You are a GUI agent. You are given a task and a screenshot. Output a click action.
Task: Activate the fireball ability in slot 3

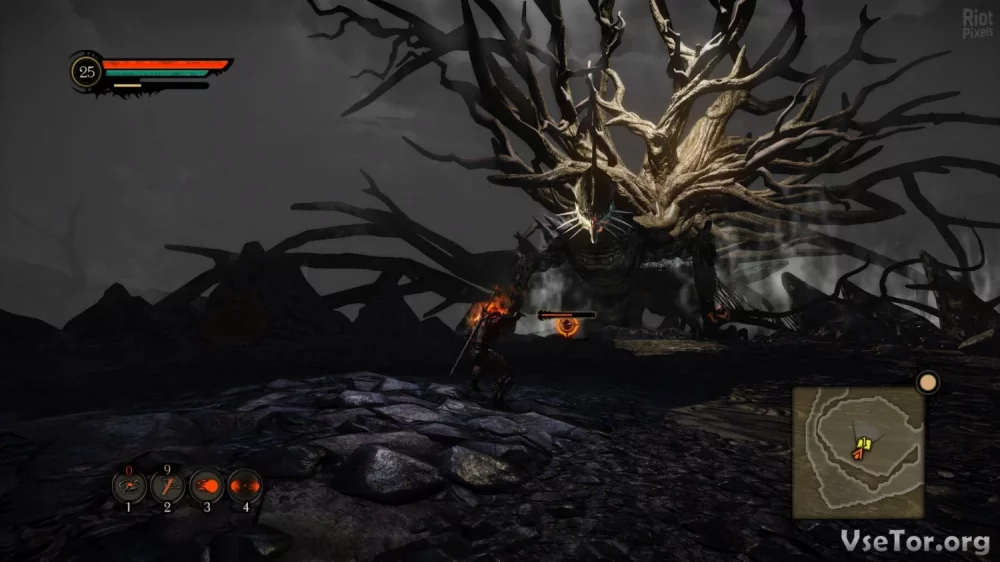(206, 487)
